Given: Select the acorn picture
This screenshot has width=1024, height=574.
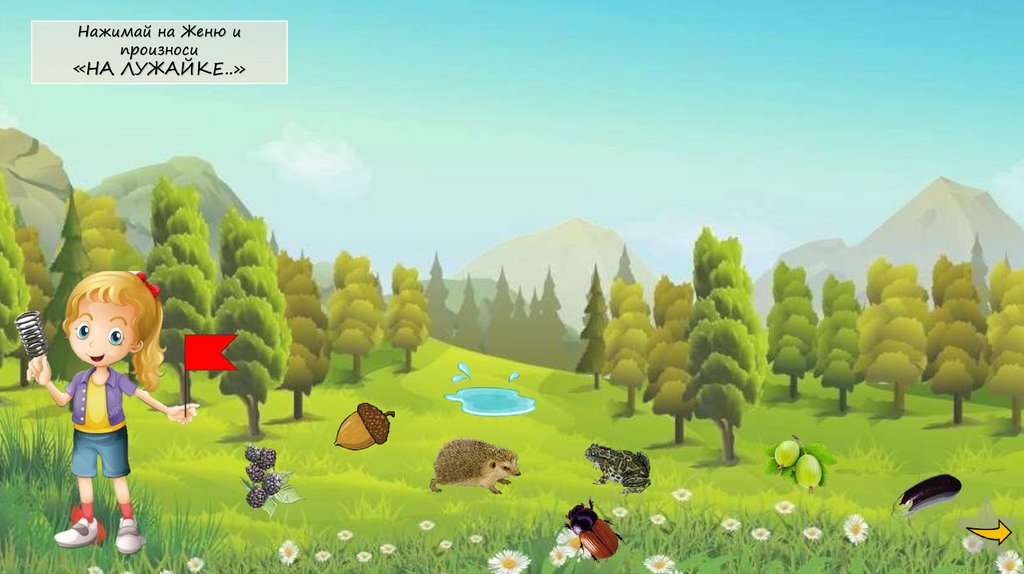Looking at the screenshot, I should (x=362, y=426).
